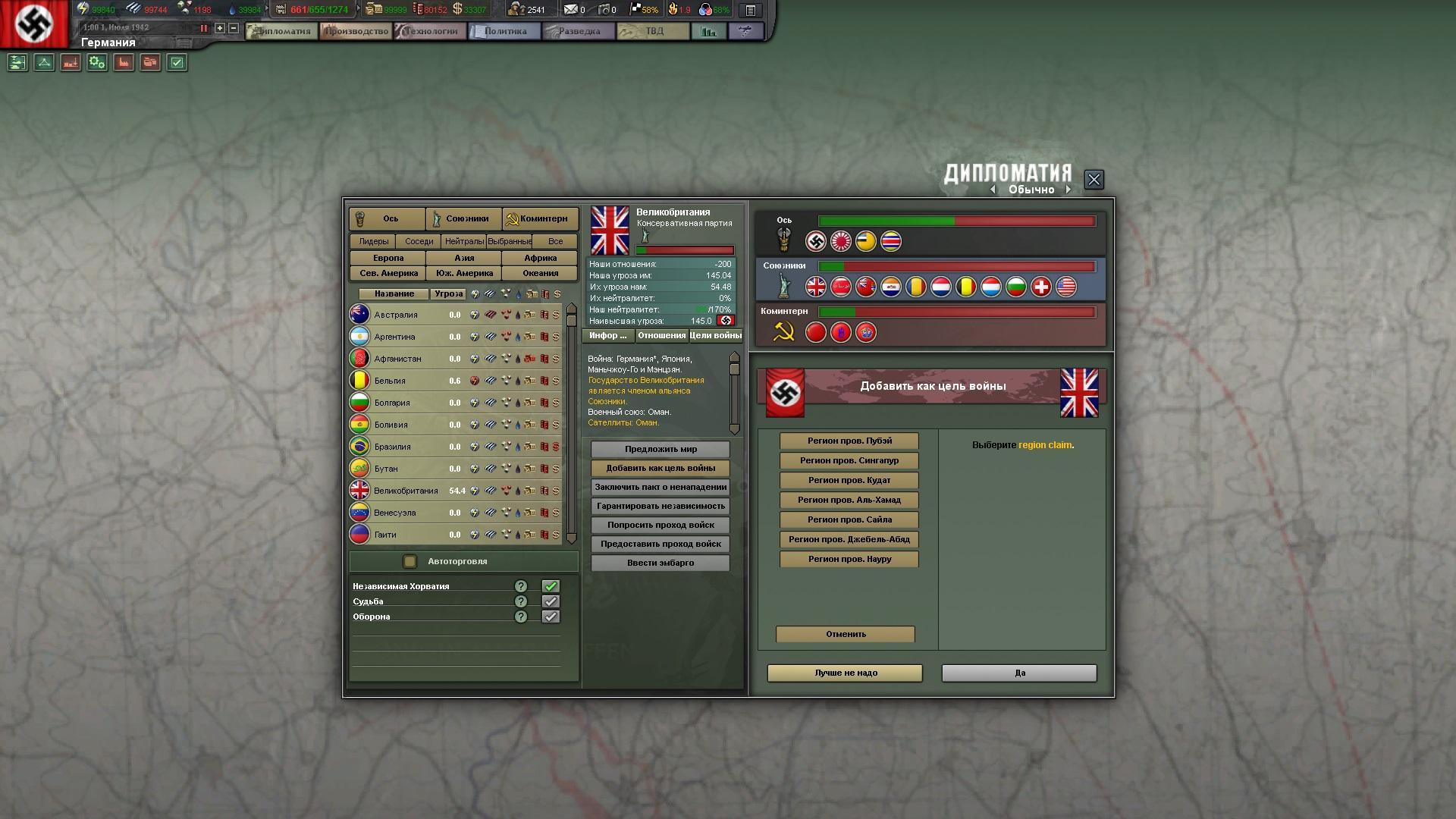Toggle the Автоторговля checkbox
The image size is (1456, 819).
pos(410,561)
